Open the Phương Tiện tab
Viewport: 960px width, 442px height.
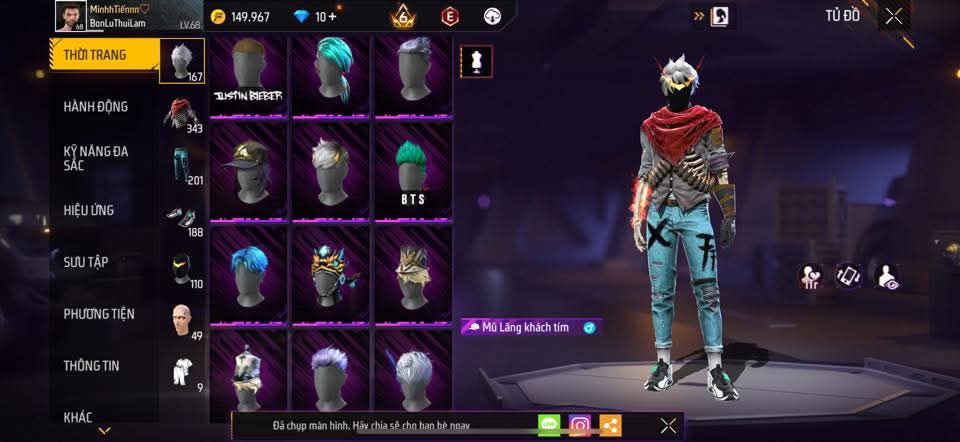98,314
